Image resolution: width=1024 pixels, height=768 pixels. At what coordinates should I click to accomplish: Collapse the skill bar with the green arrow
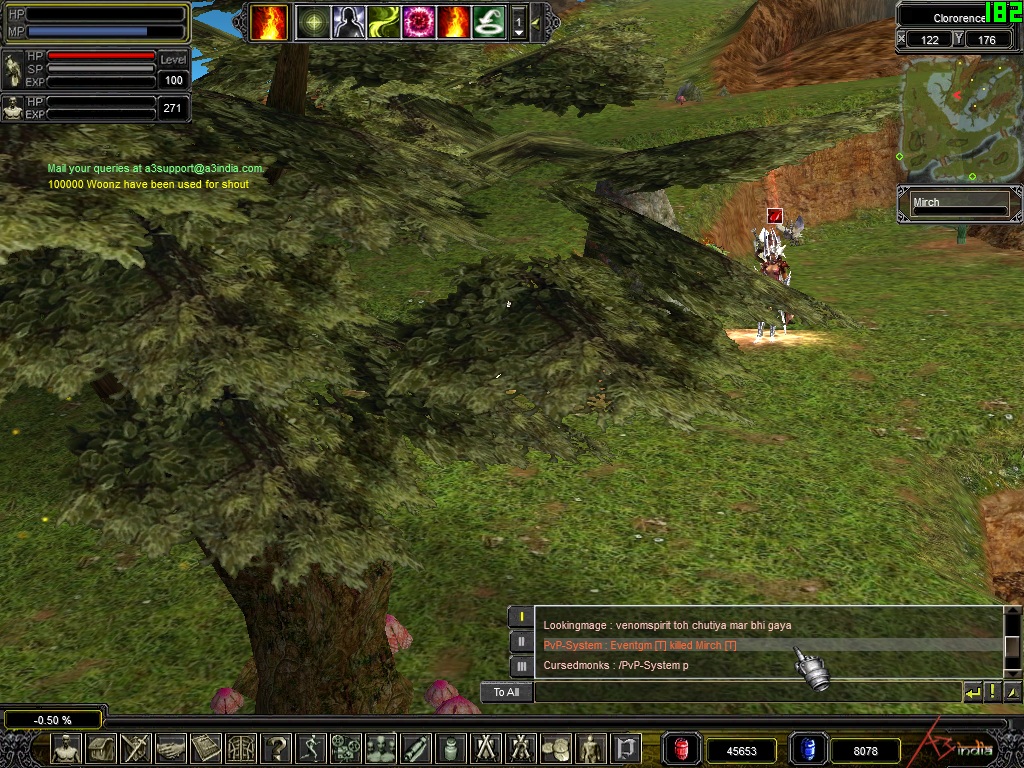[537, 22]
